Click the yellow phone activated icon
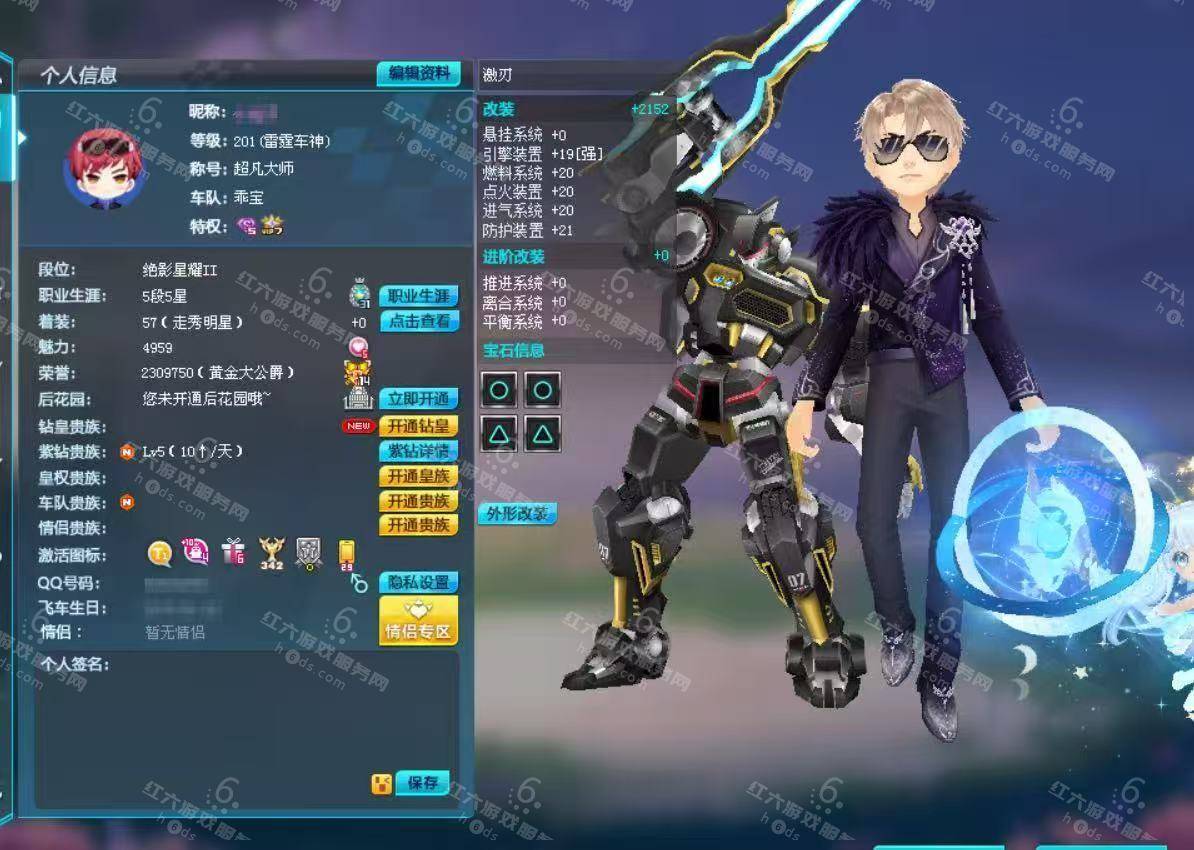 pos(346,553)
